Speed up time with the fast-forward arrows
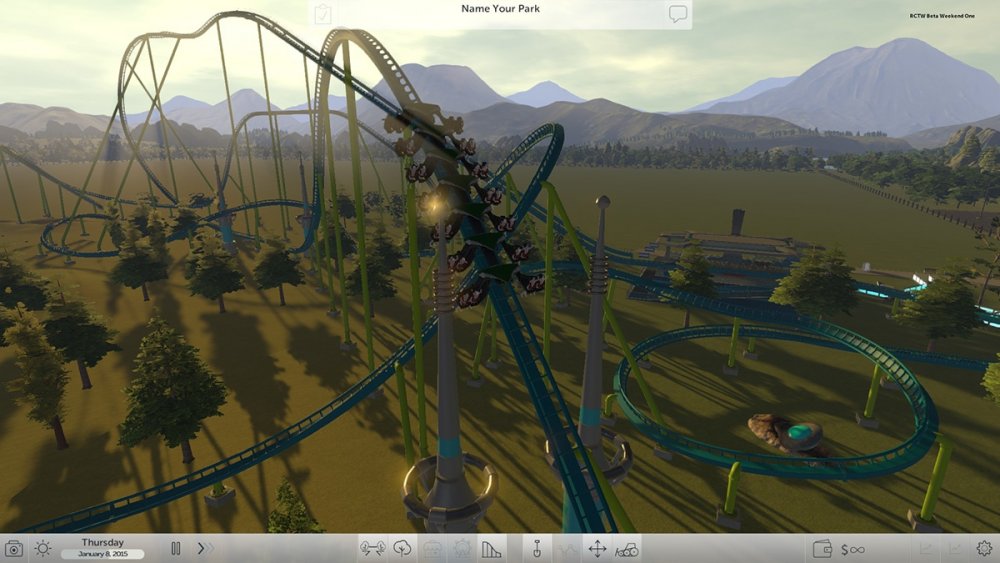The image size is (1000, 563). pos(205,548)
